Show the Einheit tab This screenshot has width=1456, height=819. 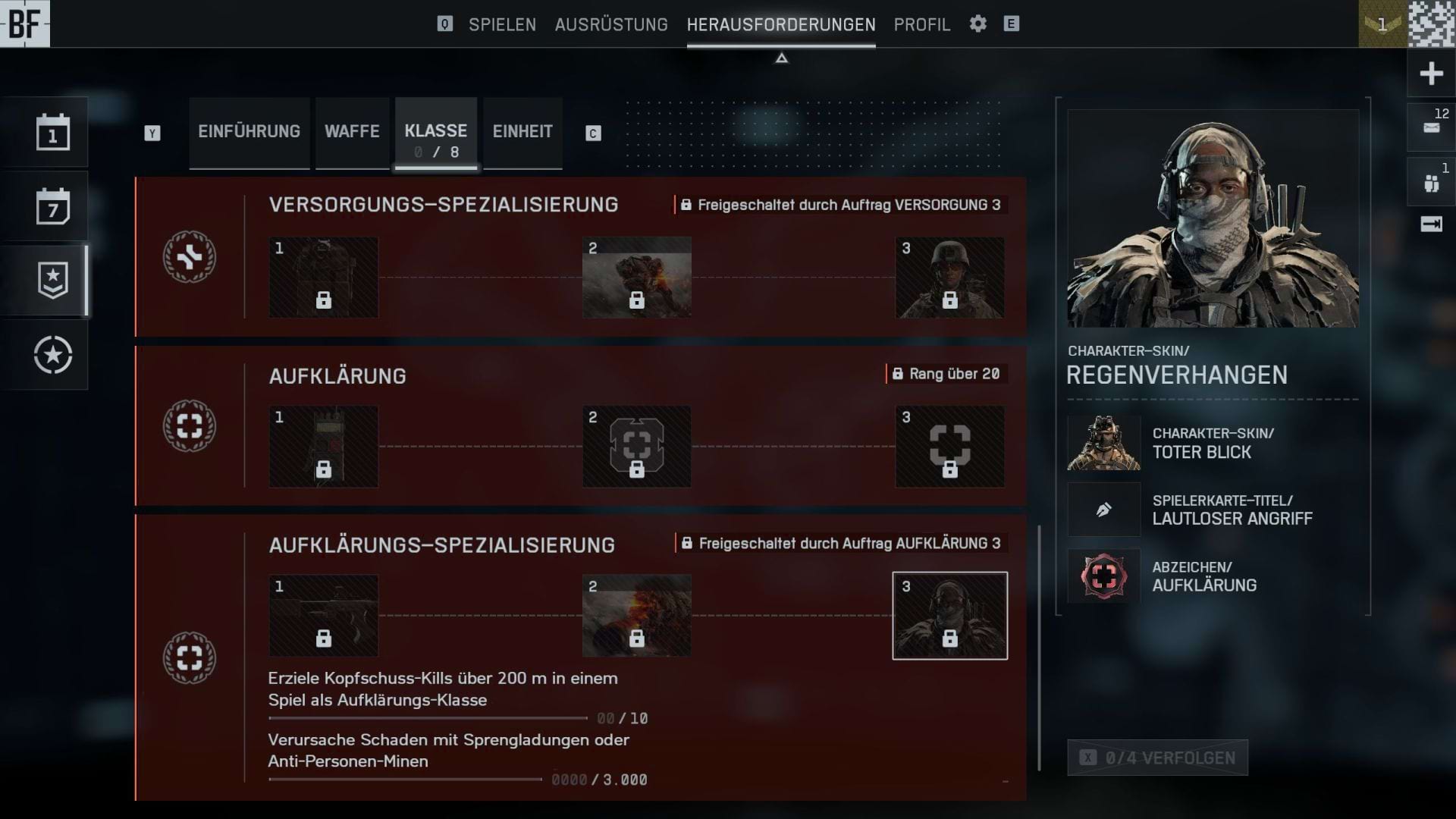pyautogui.click(x=522, y=132)
